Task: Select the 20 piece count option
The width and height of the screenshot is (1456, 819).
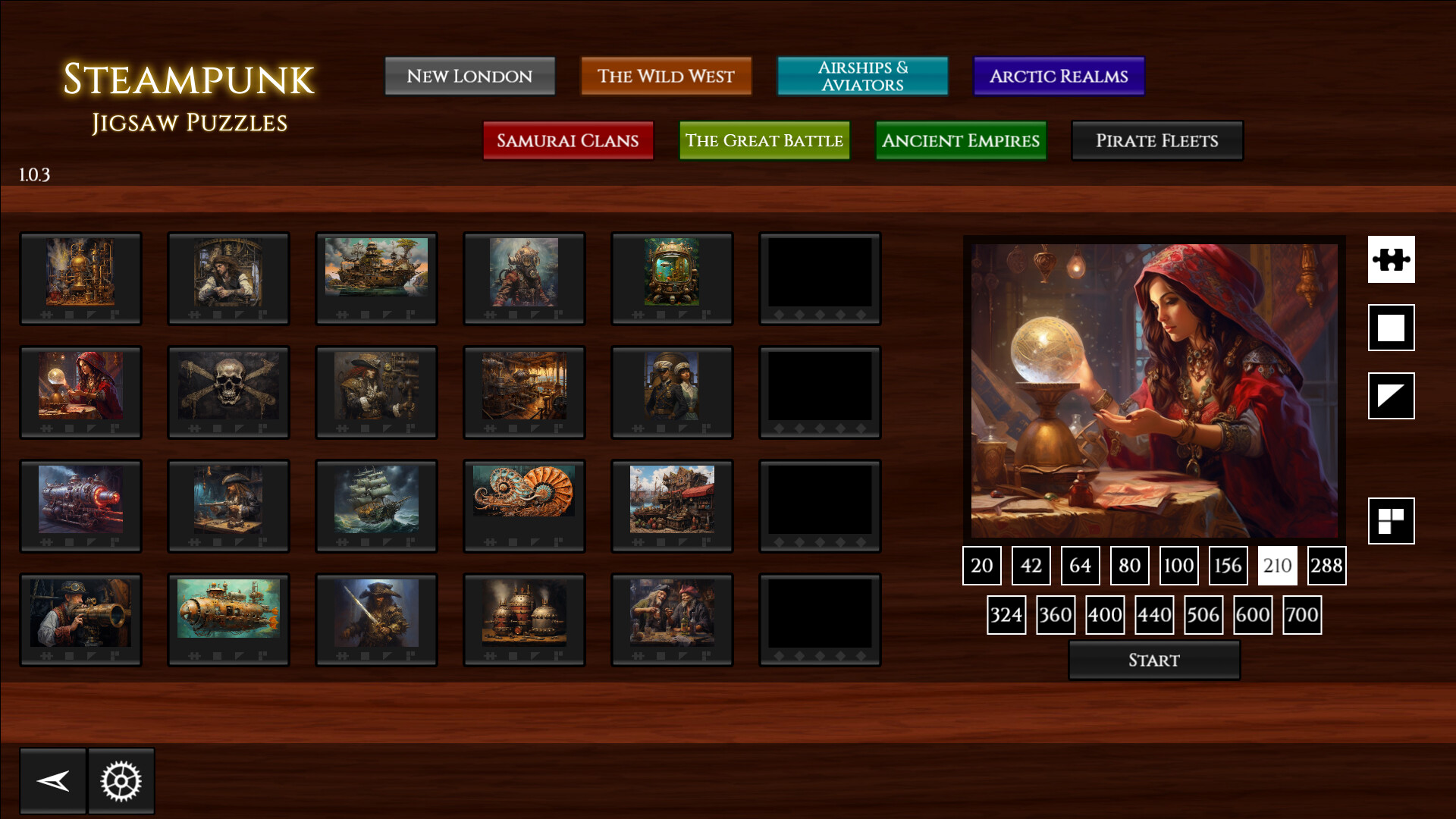Action: point(981,566)
